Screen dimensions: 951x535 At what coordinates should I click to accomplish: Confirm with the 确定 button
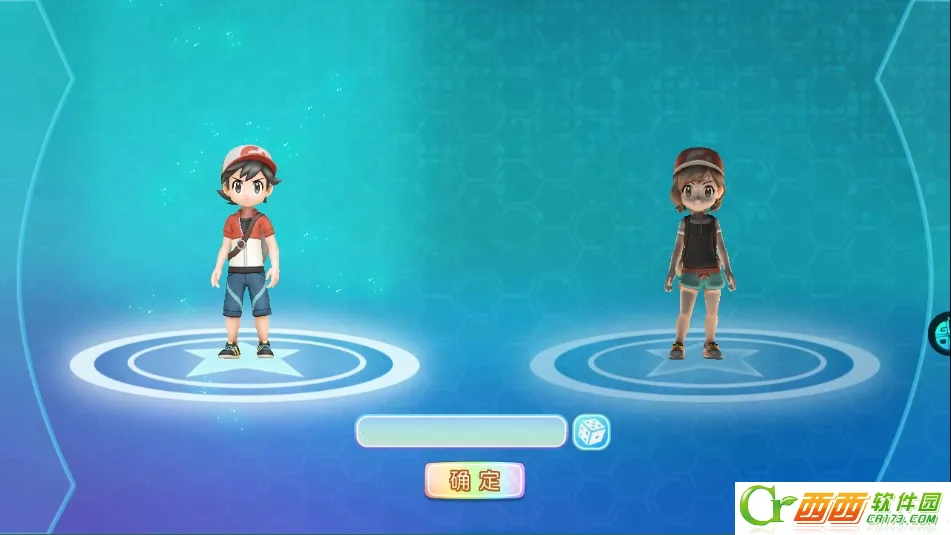pos(474,480)
